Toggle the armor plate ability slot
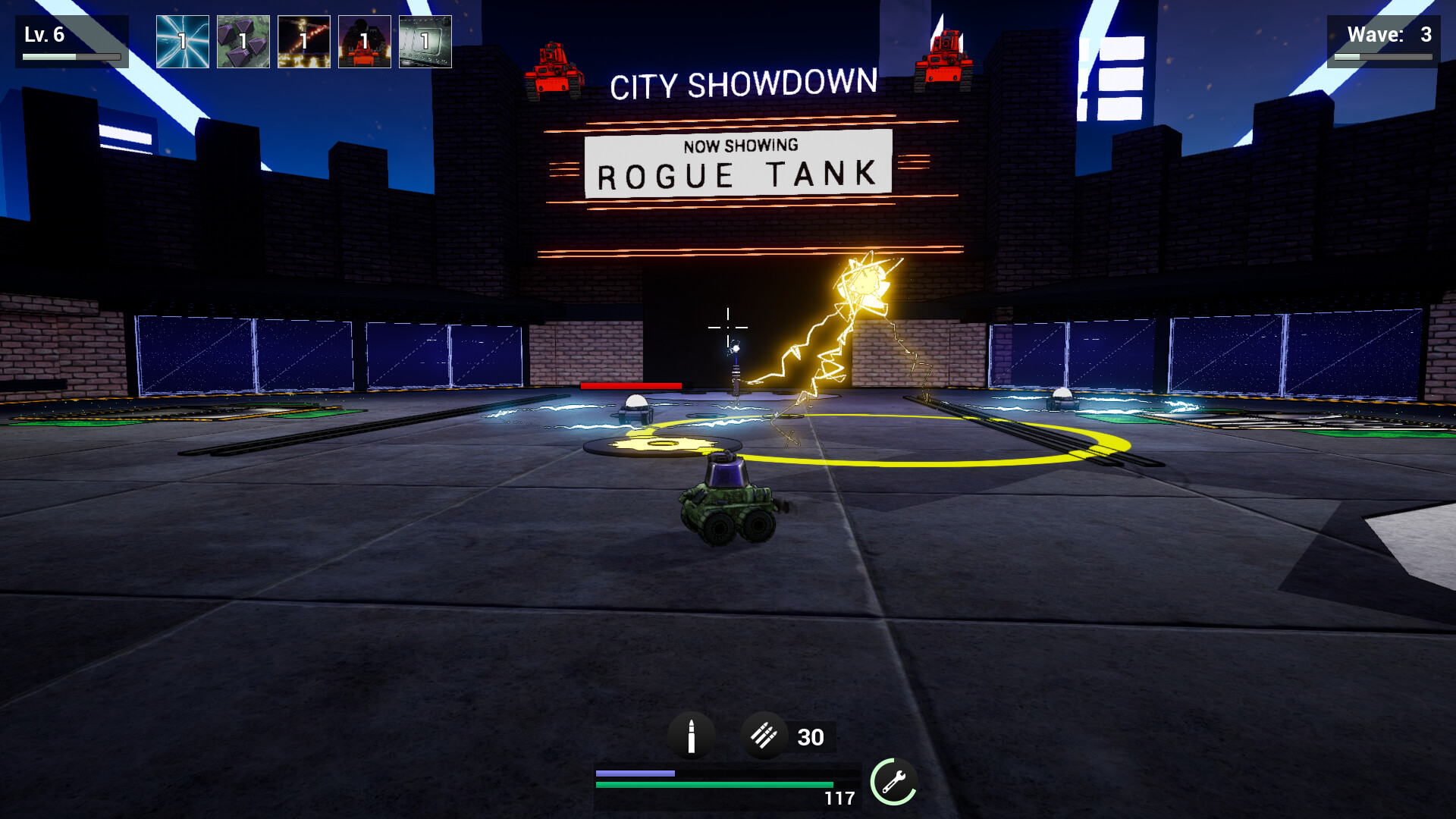1456x819 pixels. point(425,42)
